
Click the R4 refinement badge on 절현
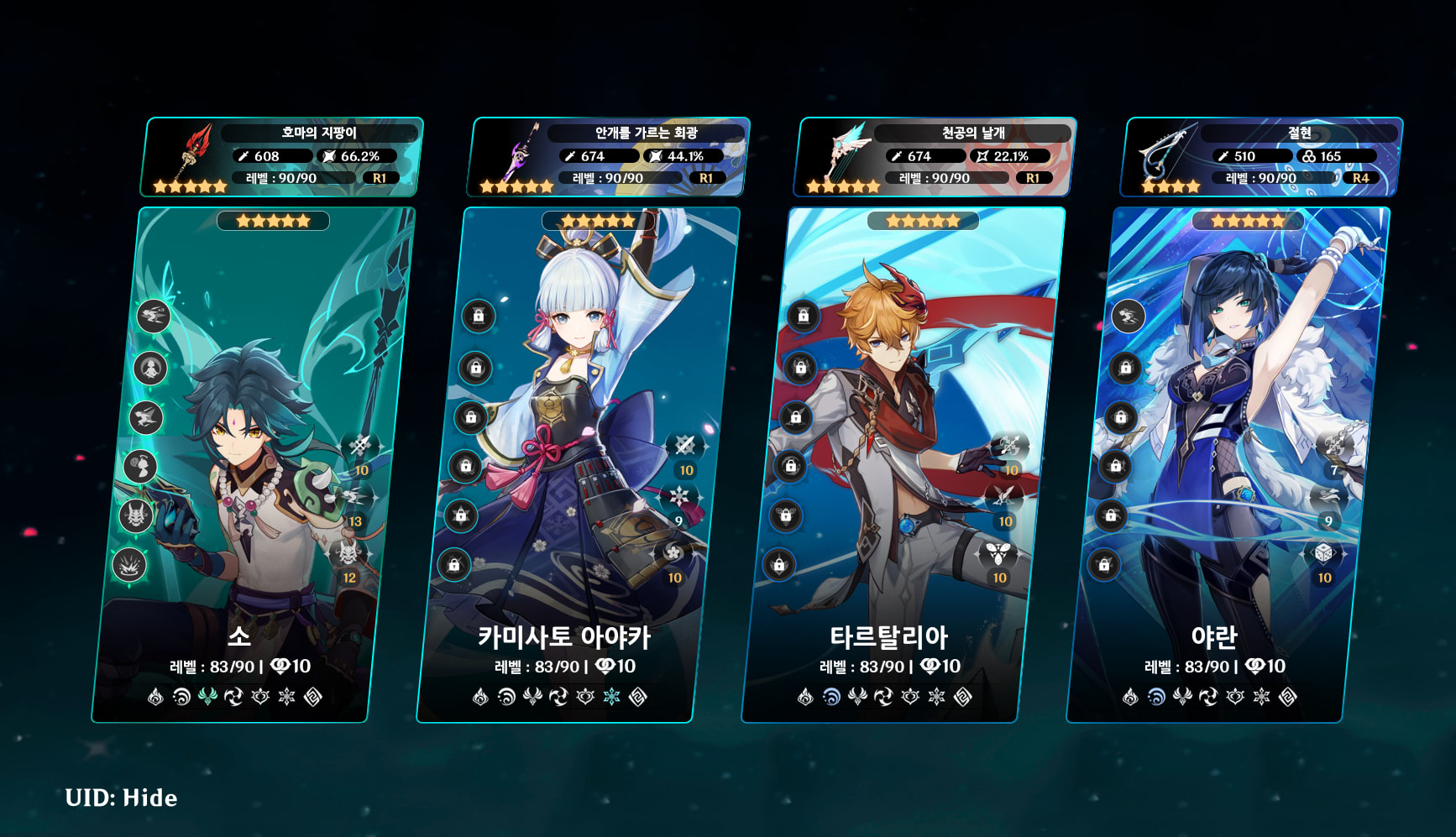click(1362, 178)
